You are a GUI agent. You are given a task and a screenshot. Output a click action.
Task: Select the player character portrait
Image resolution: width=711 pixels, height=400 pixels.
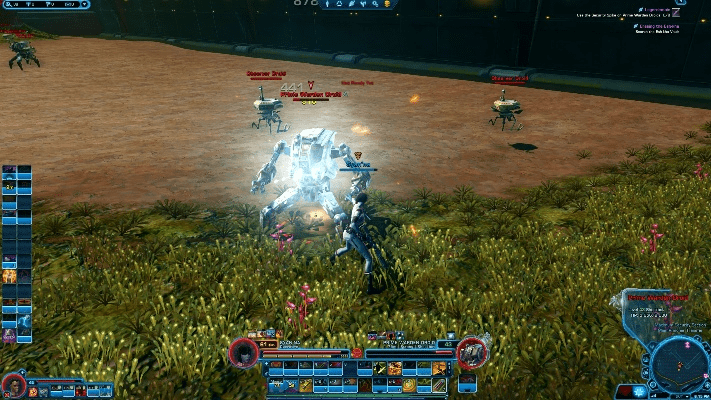[x=243, y=352]
